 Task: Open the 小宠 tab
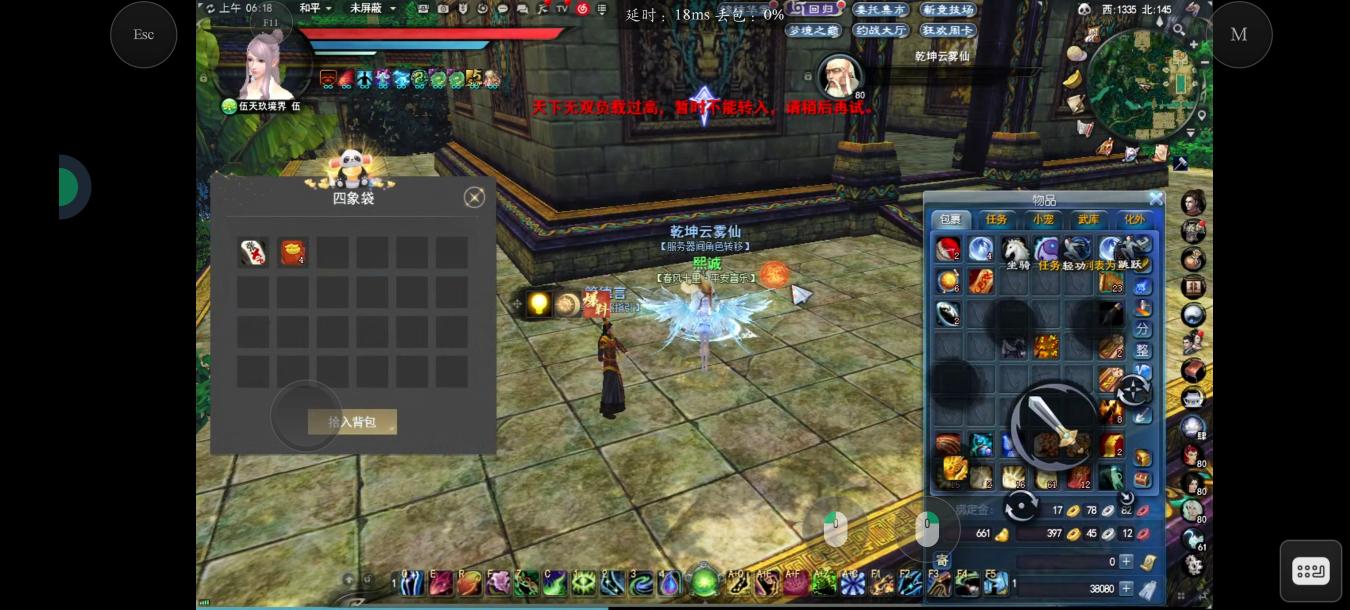click(x=1043, y=220)
